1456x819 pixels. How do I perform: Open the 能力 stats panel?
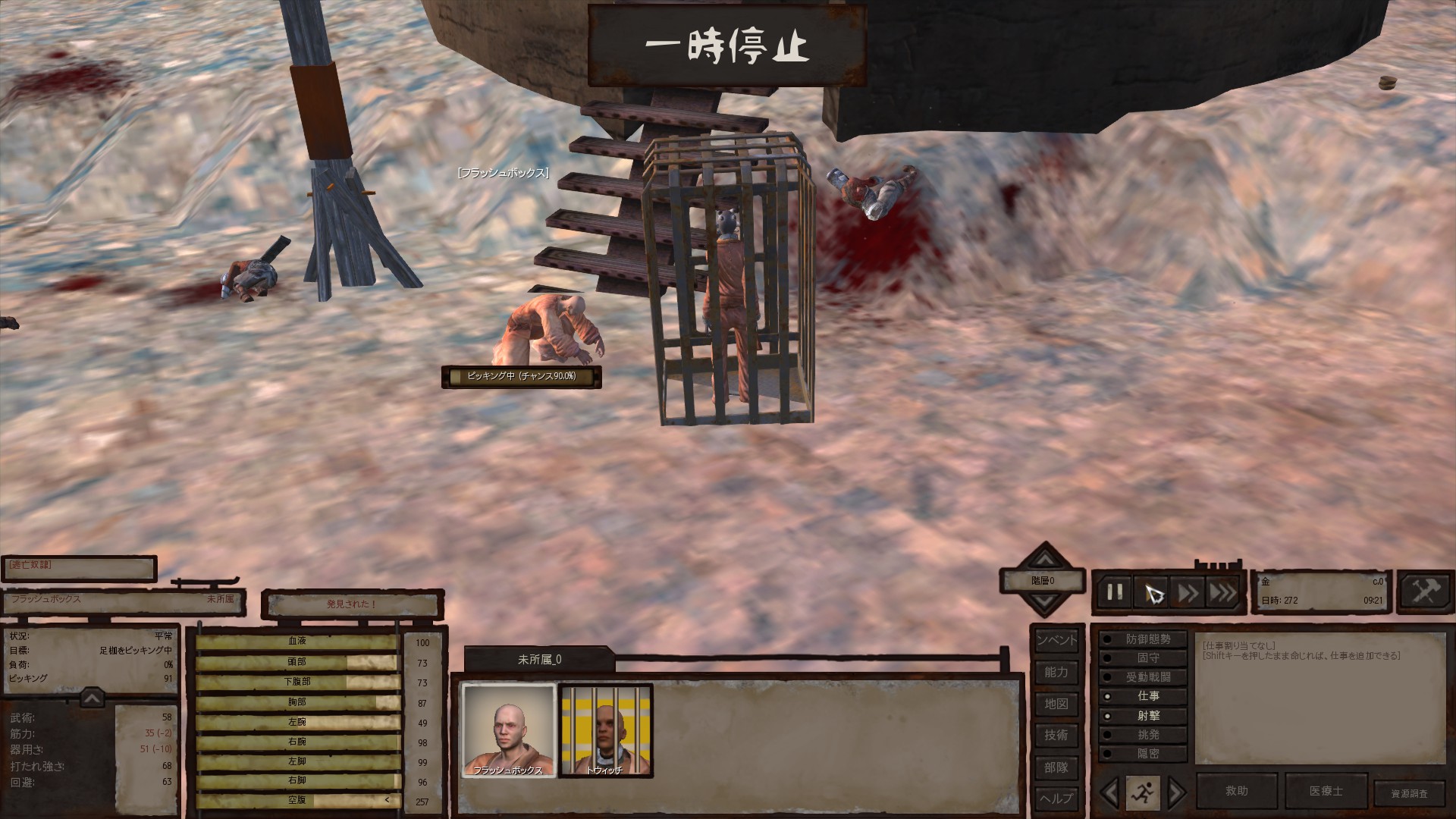coord(1056,672)
